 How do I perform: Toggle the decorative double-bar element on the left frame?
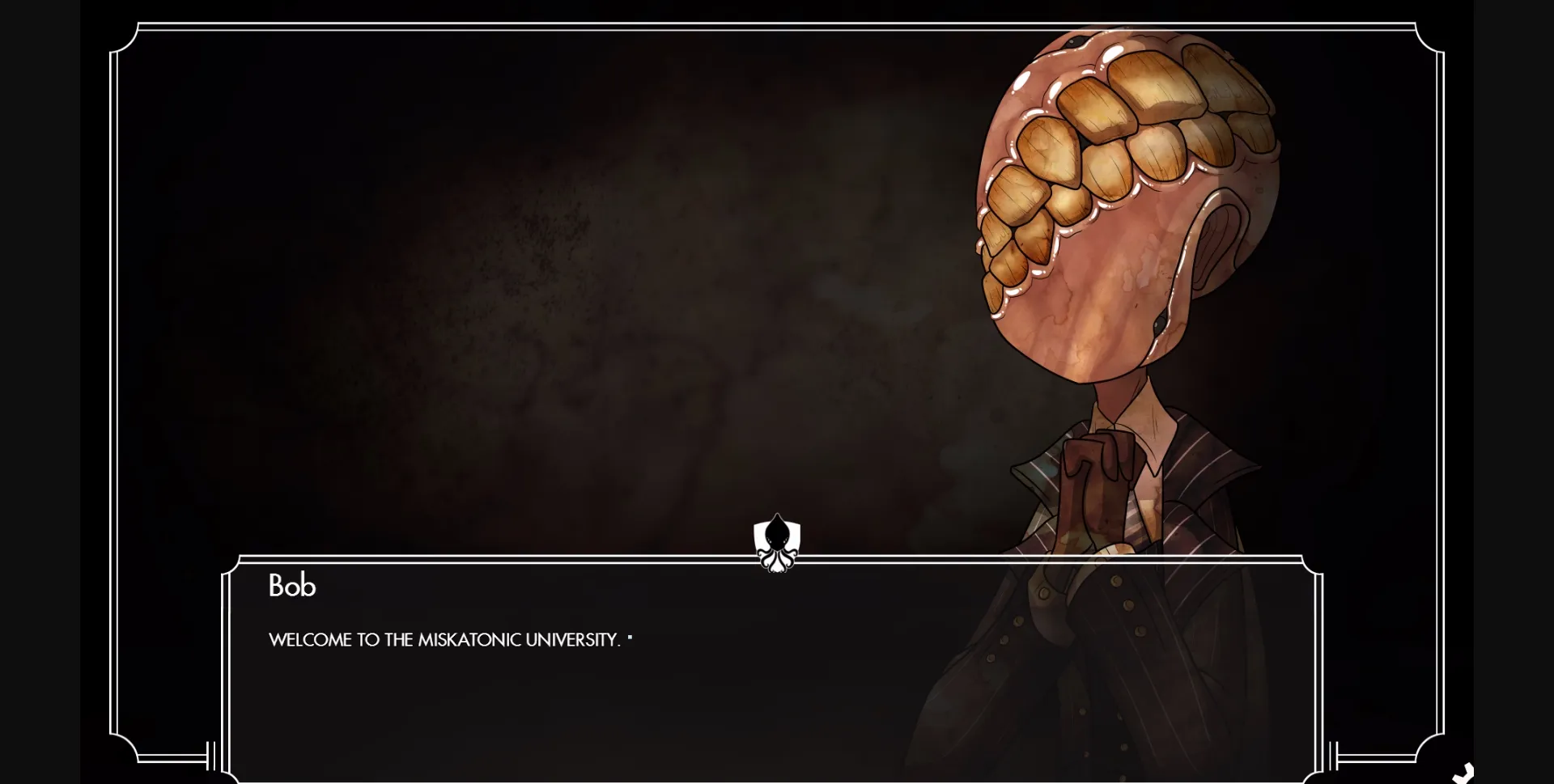point(211,756)
